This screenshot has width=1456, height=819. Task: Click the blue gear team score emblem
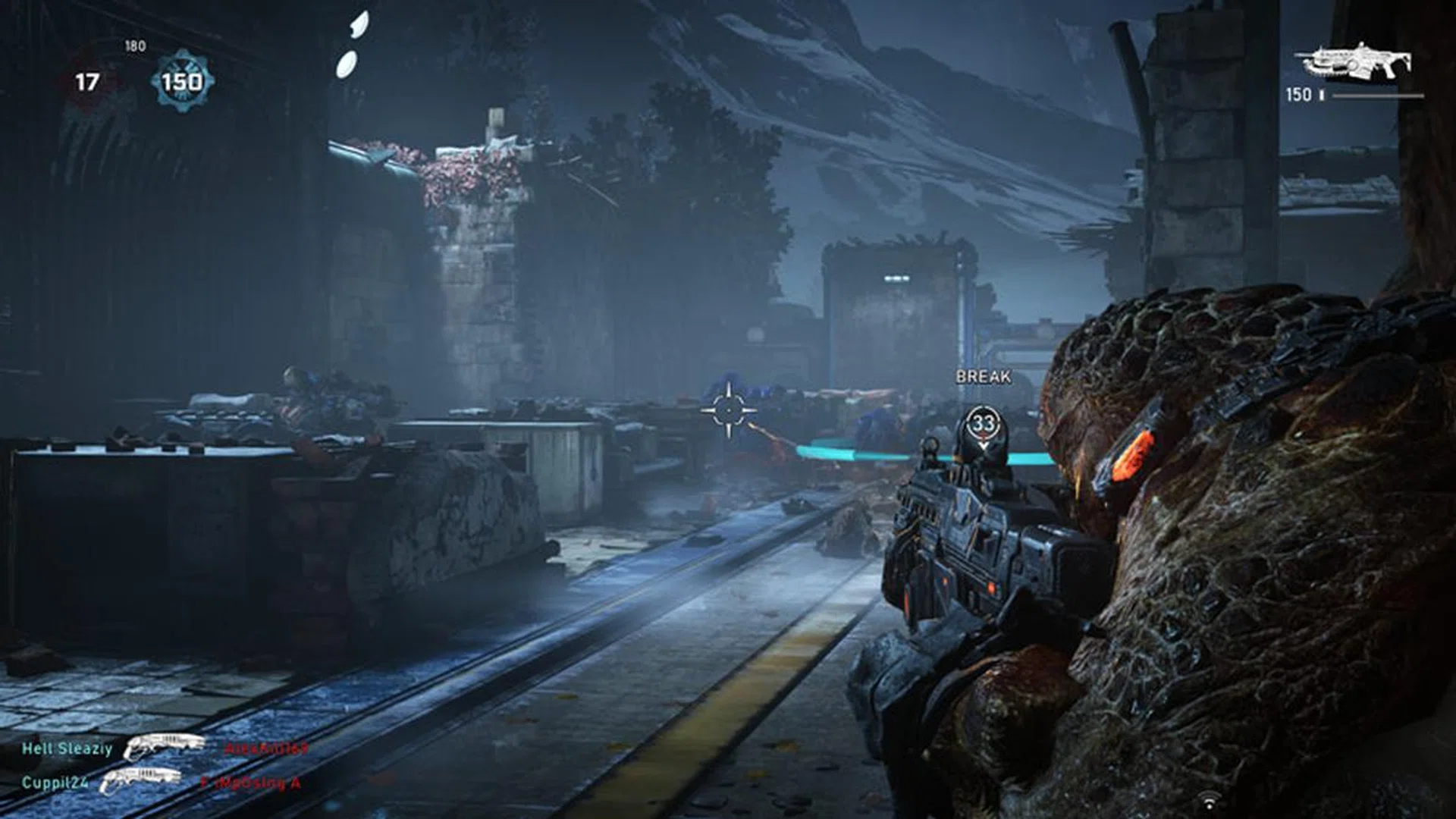(182, 81)
